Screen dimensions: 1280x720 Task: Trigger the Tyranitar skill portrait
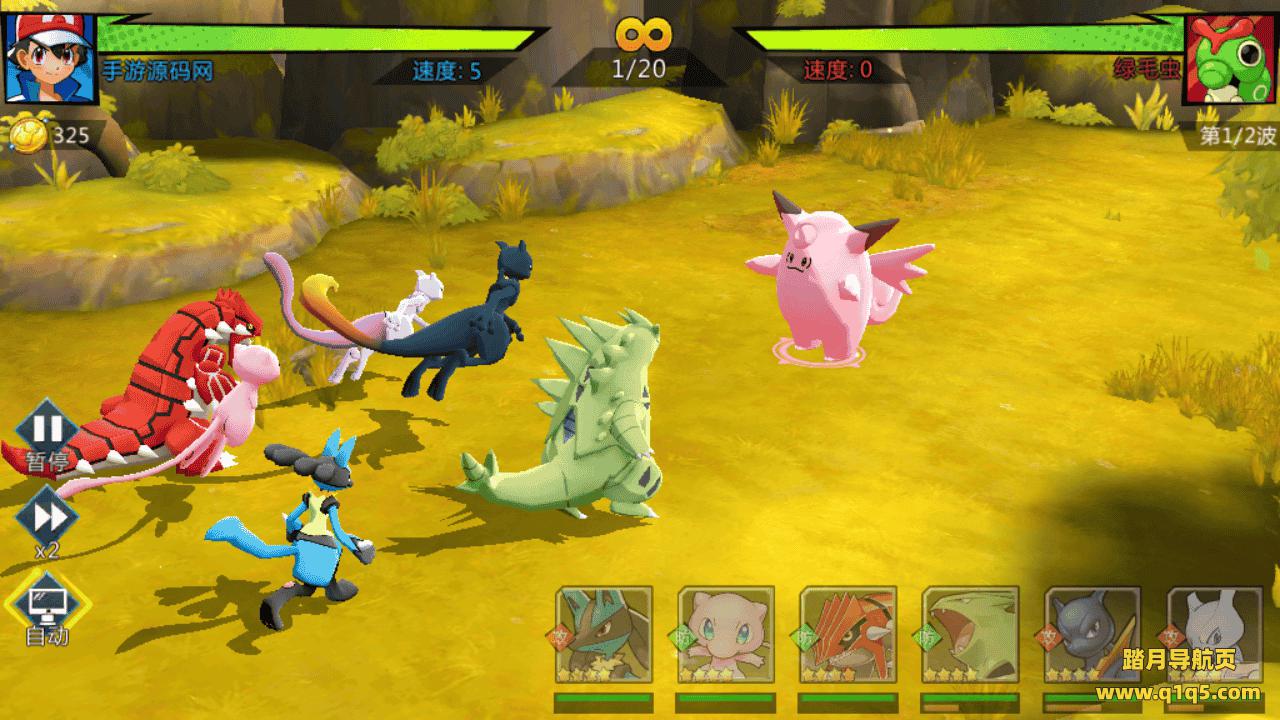tap(970, 636)
